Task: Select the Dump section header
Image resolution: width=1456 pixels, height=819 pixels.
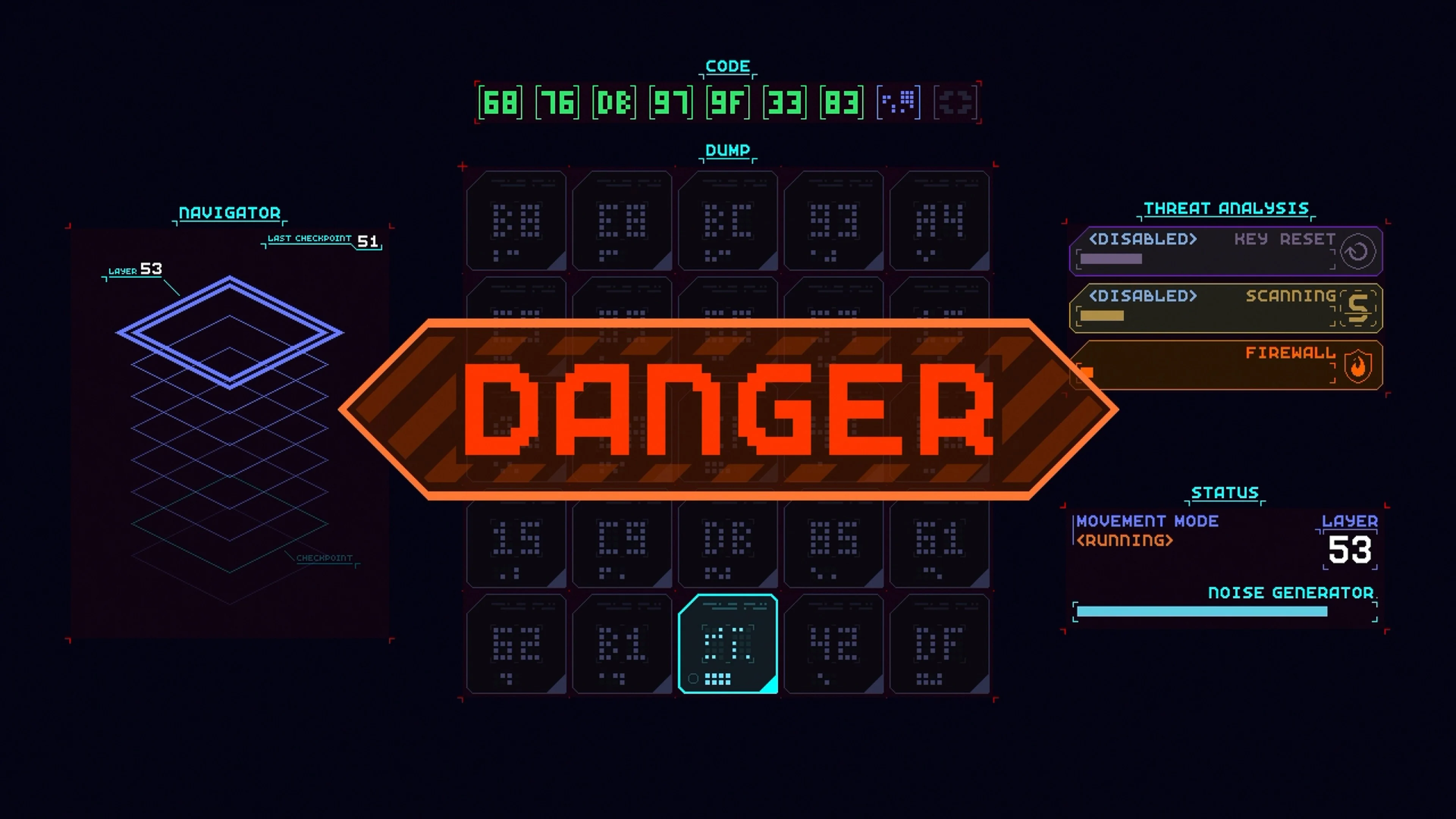Action: coord(728,151)
